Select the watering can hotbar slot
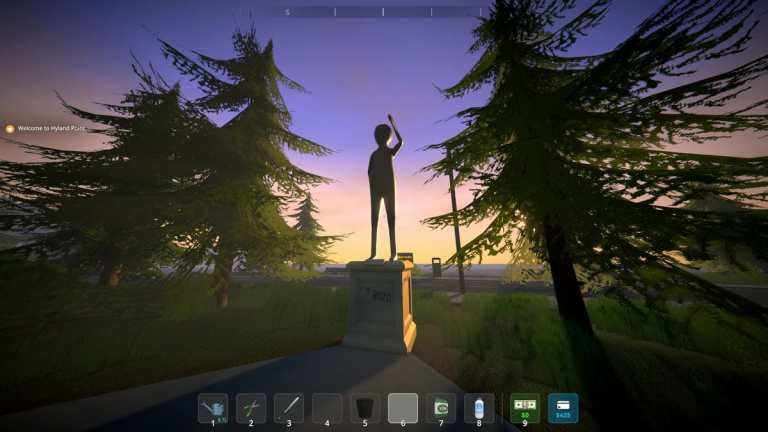This screenshot has width=768, height=432. [x=213, y=408]
